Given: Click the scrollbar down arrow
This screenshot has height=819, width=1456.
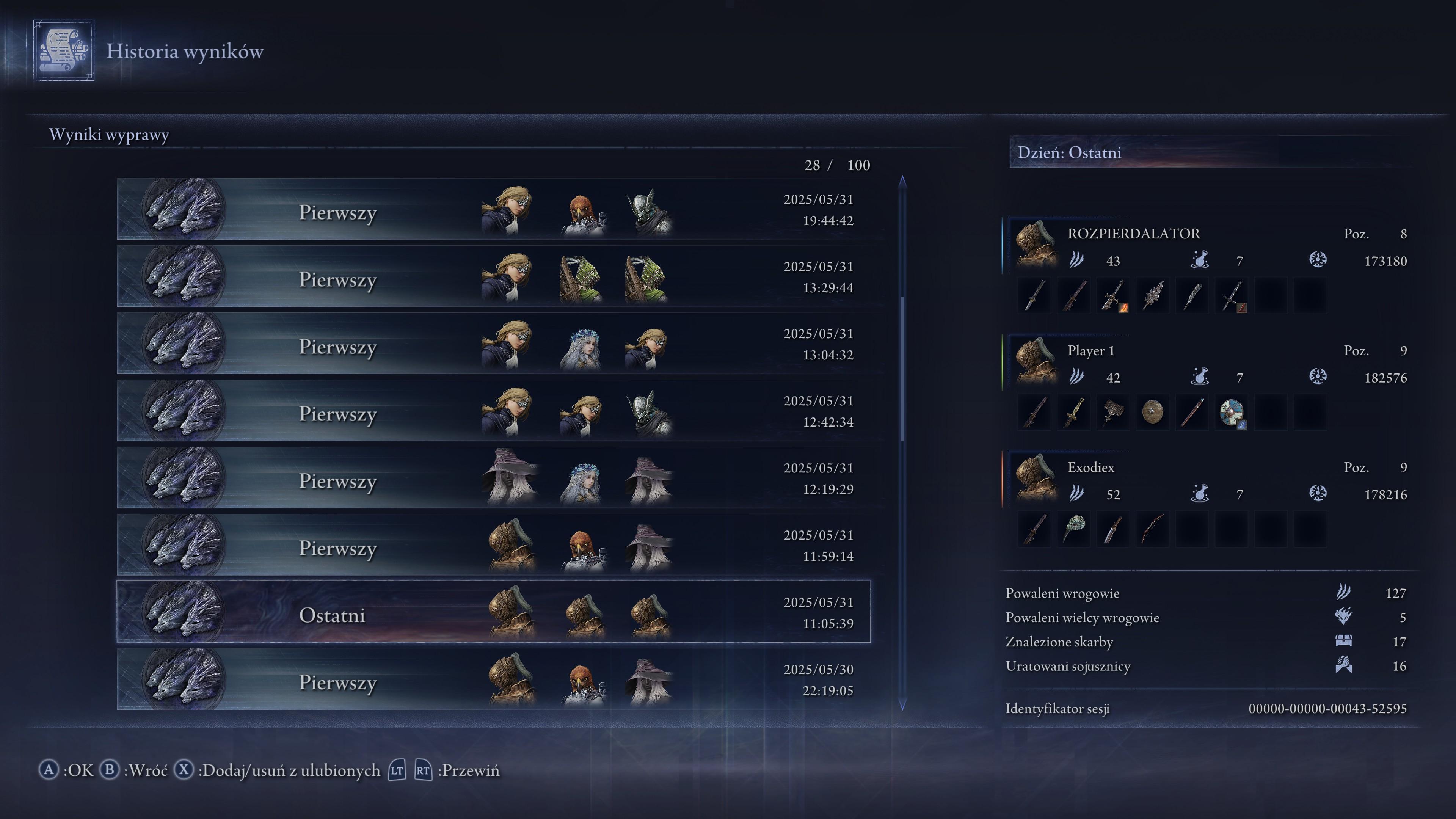Looking at the screenshot, I should [902, 704].
